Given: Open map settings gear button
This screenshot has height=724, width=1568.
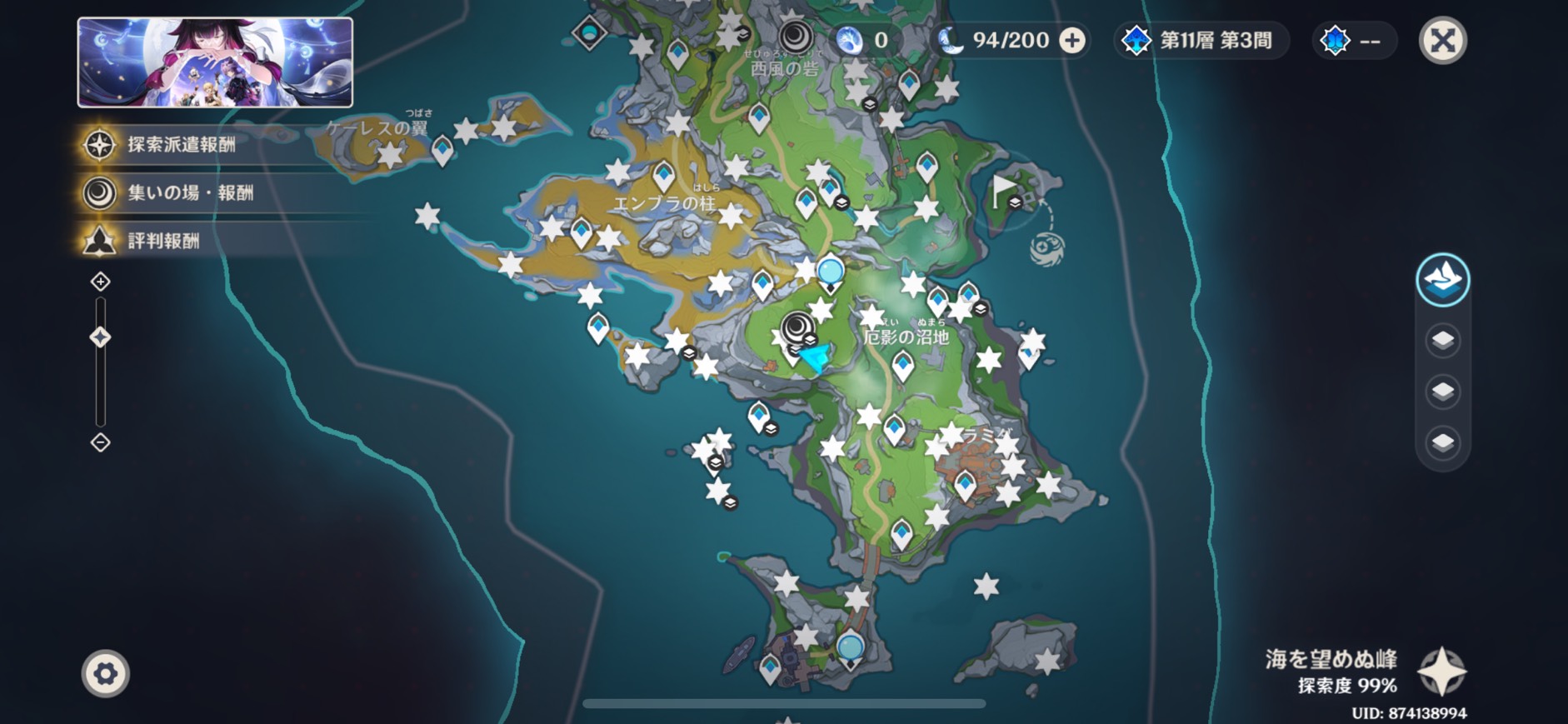Looking at the screenshot, I should (x=106, y=673).
